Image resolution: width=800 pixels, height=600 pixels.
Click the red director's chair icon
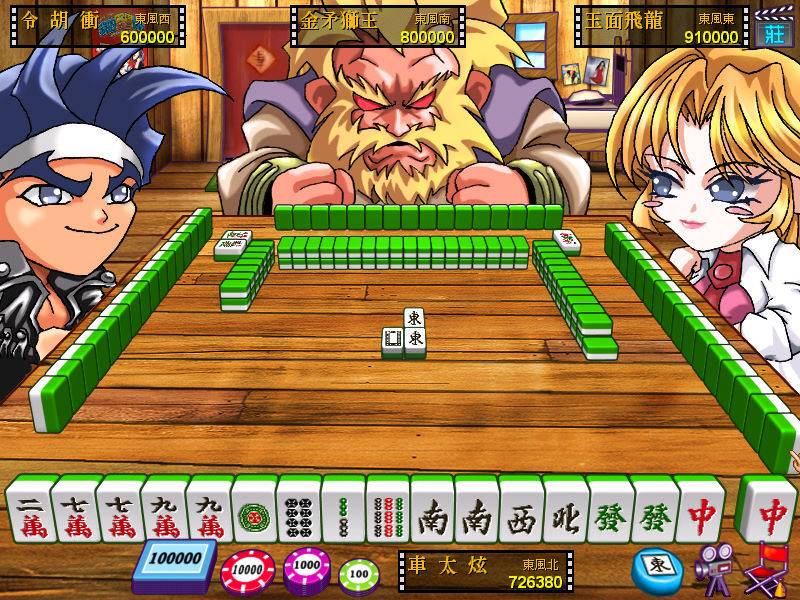768,567
